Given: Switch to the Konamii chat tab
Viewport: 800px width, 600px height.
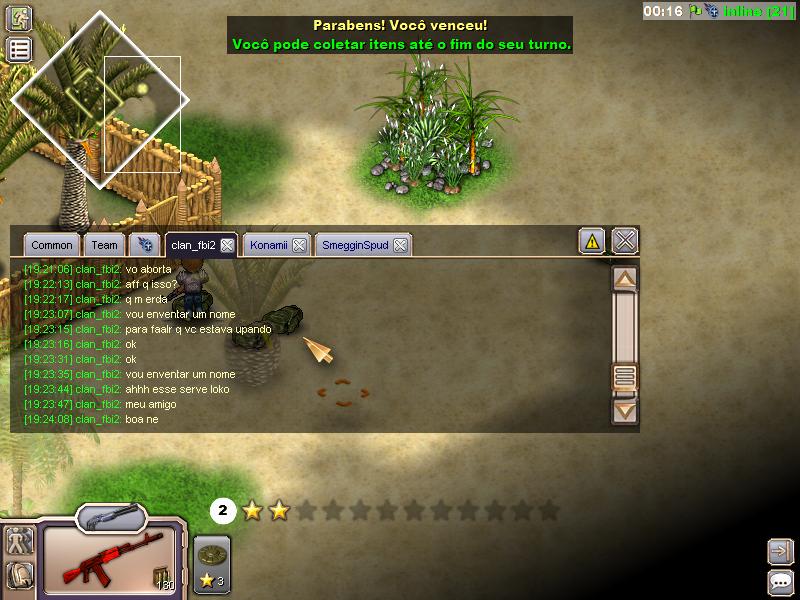Looking at the screenshot, I should (268, 245).
